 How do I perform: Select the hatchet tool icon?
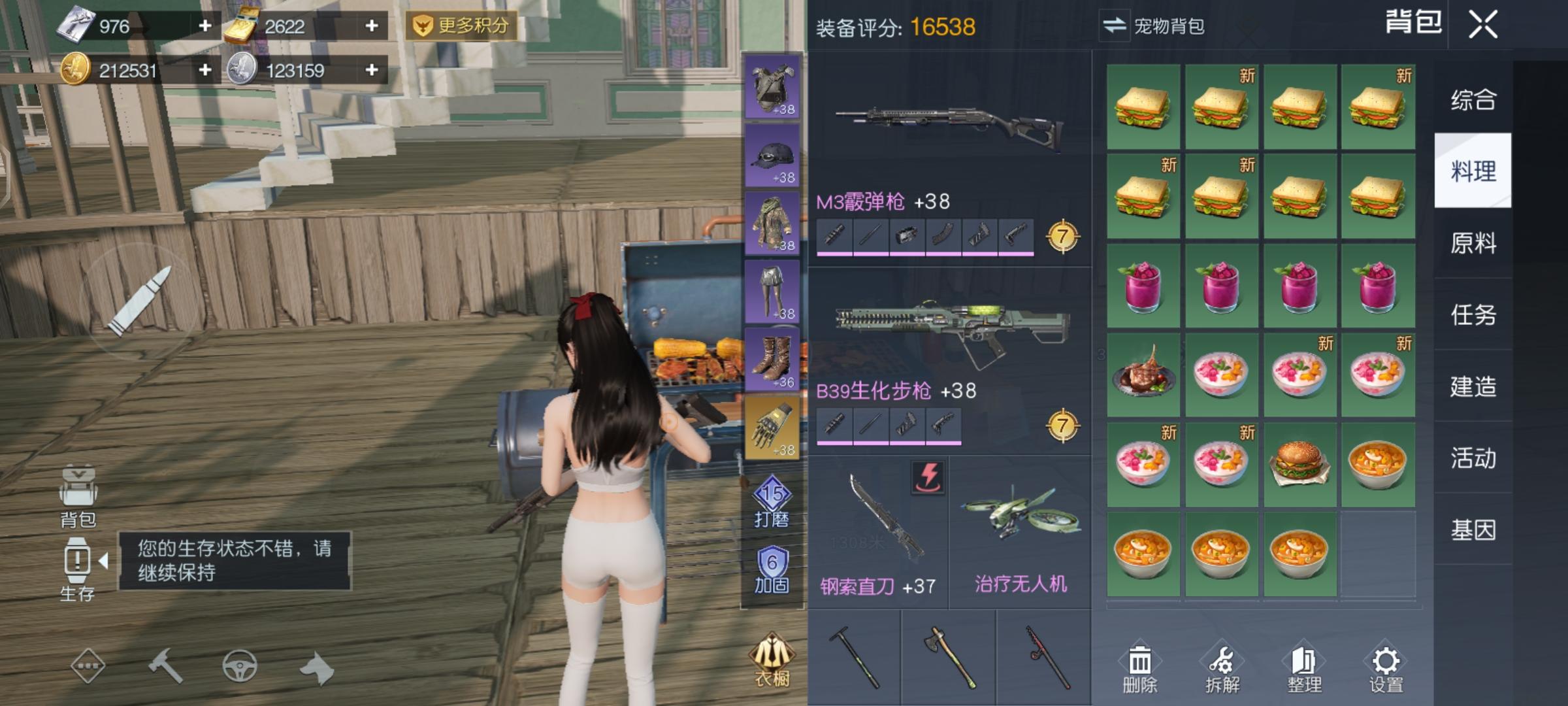(x=949, y=657)
